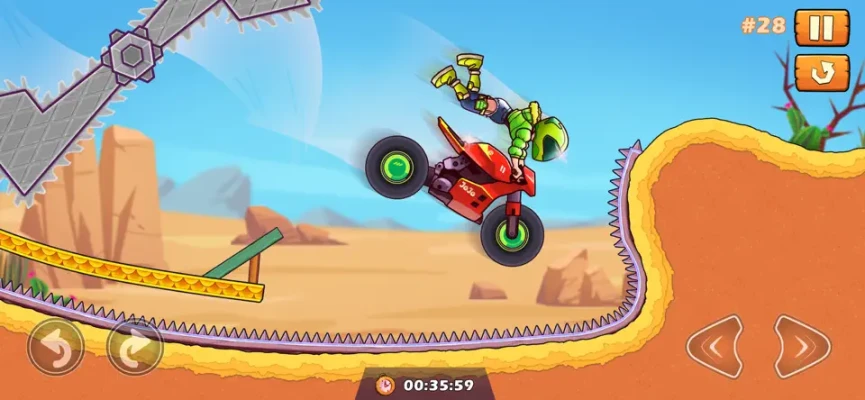Tap the left arrow to brake or reverse

click(714, 347)
